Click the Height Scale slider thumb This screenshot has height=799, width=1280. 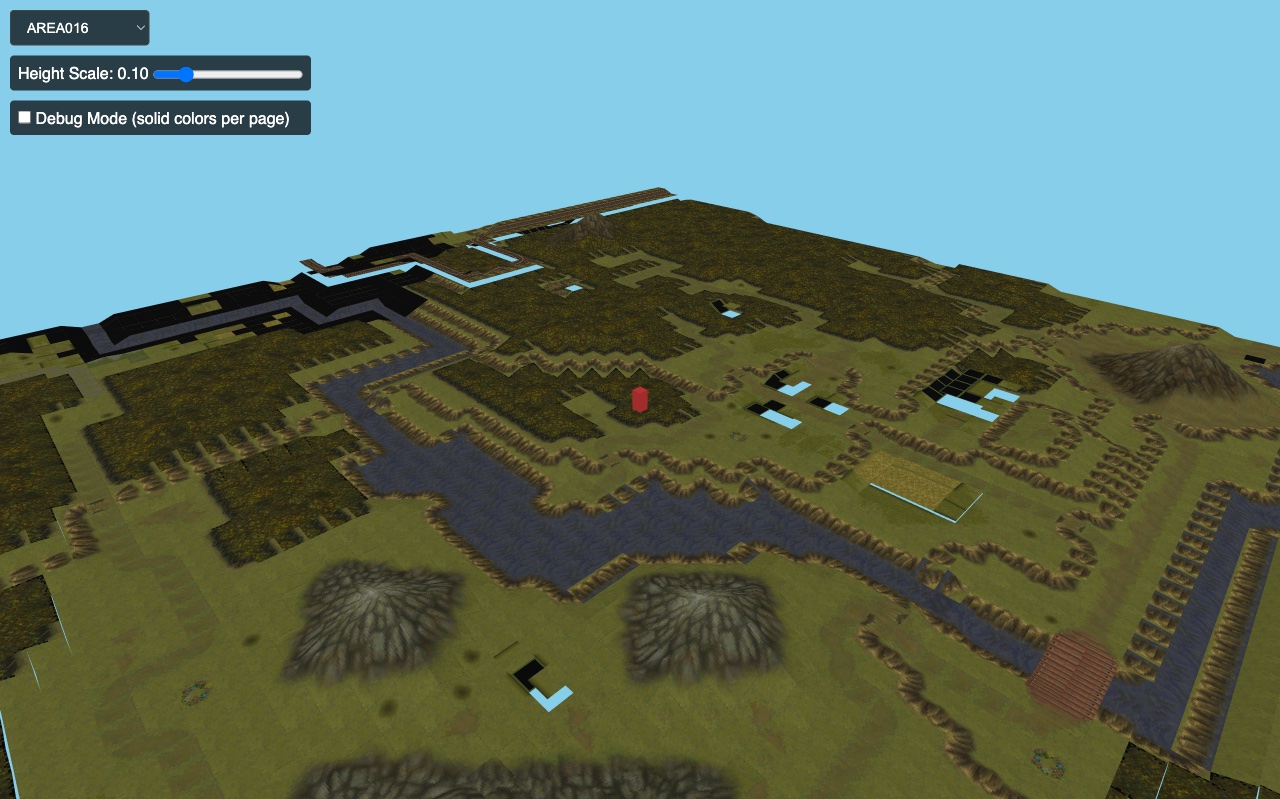[184, 74]
